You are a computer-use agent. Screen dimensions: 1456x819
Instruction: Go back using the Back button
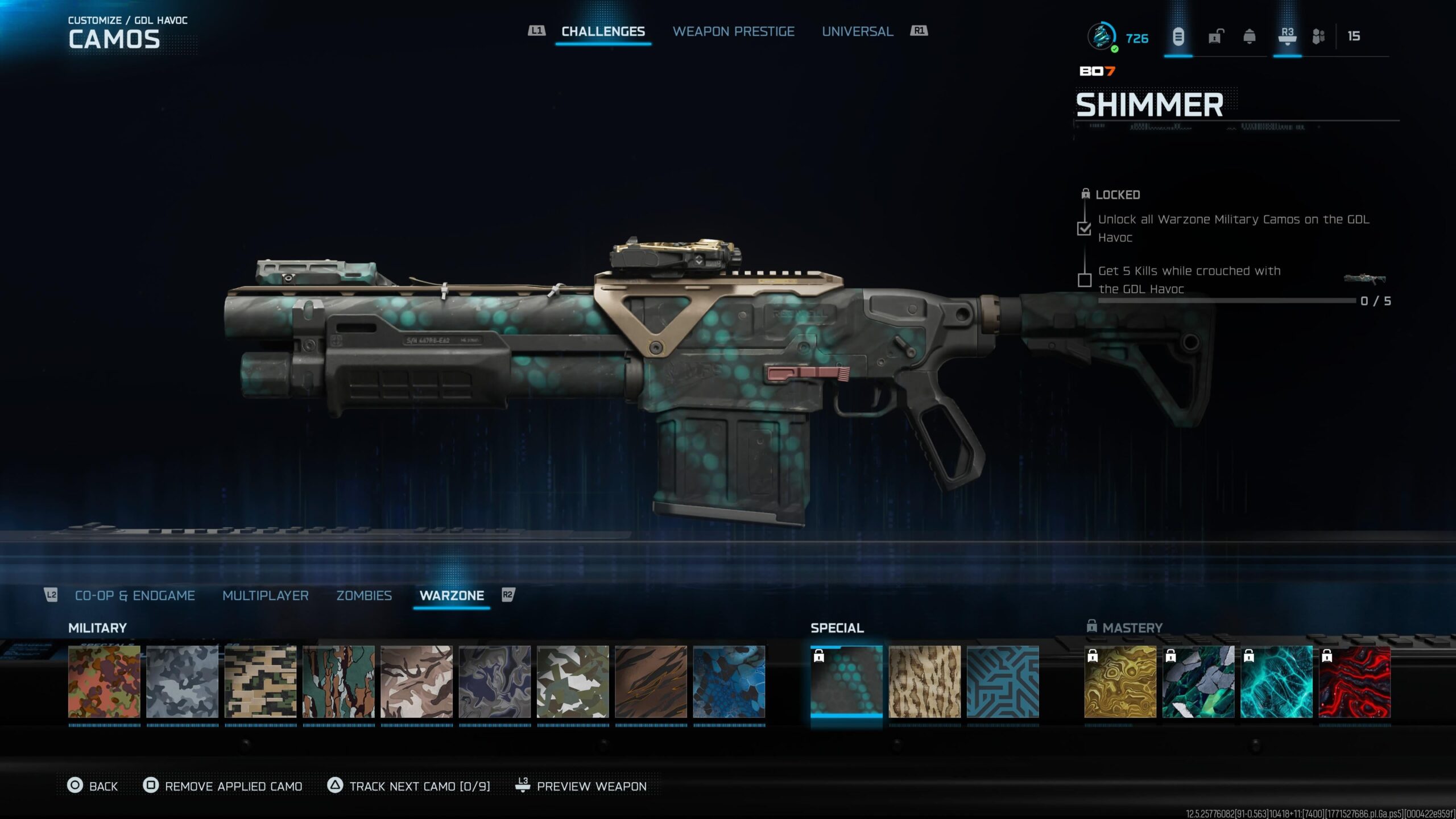click(x=93, y=786)
